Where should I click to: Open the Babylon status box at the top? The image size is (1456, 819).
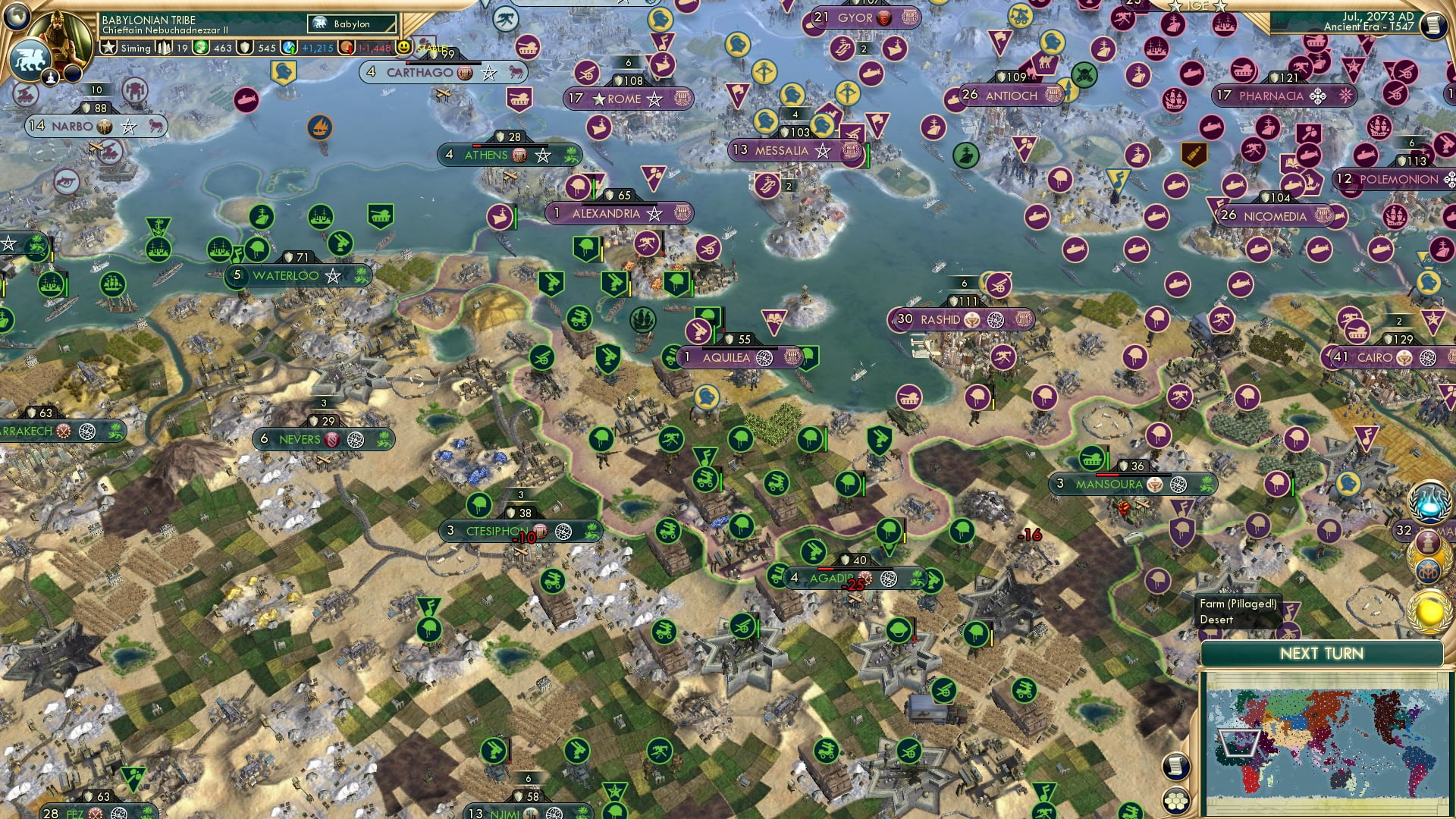[x=350, y=24]
